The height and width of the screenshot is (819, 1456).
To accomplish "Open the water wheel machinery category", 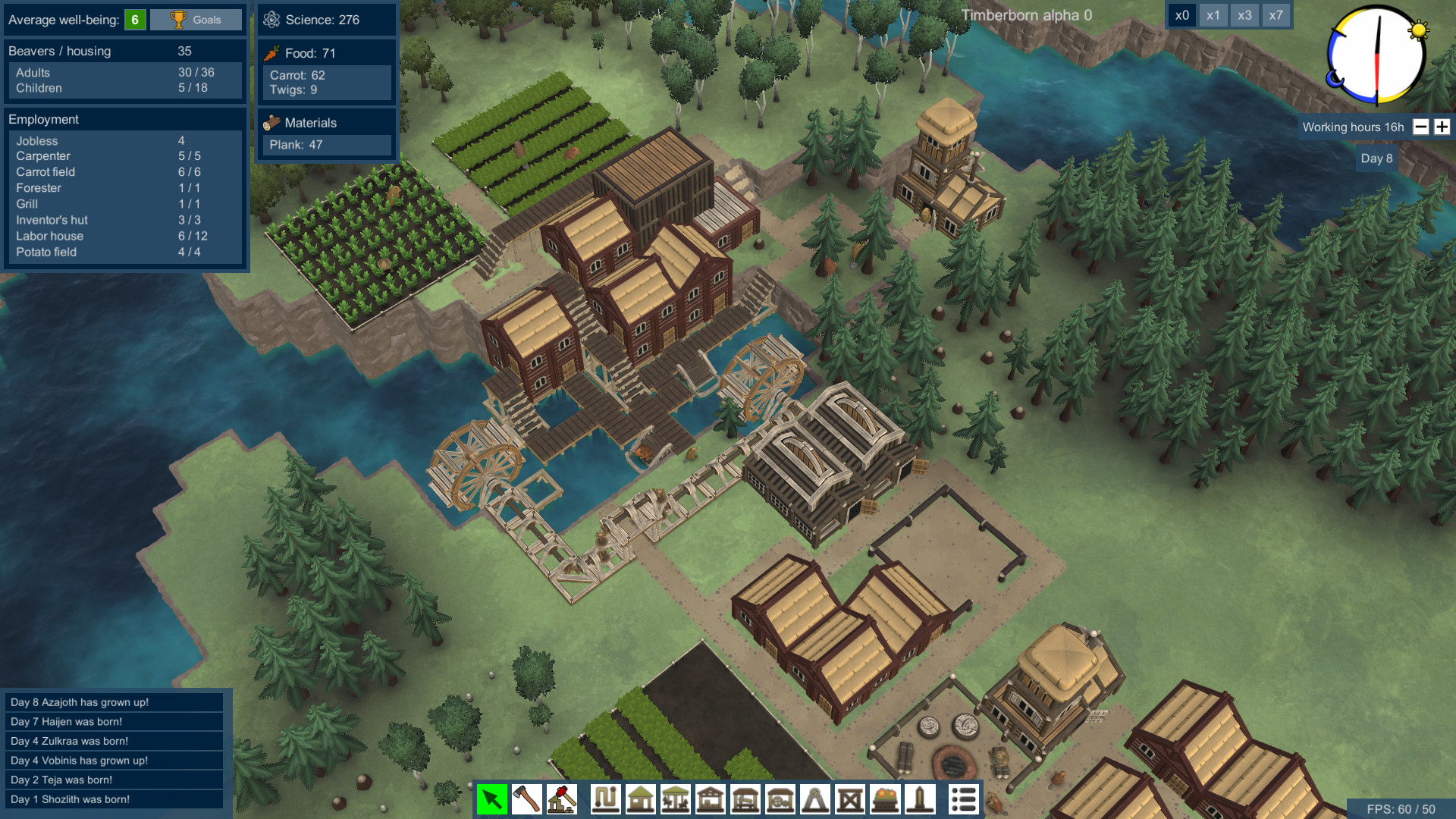I will pos(778,799).
